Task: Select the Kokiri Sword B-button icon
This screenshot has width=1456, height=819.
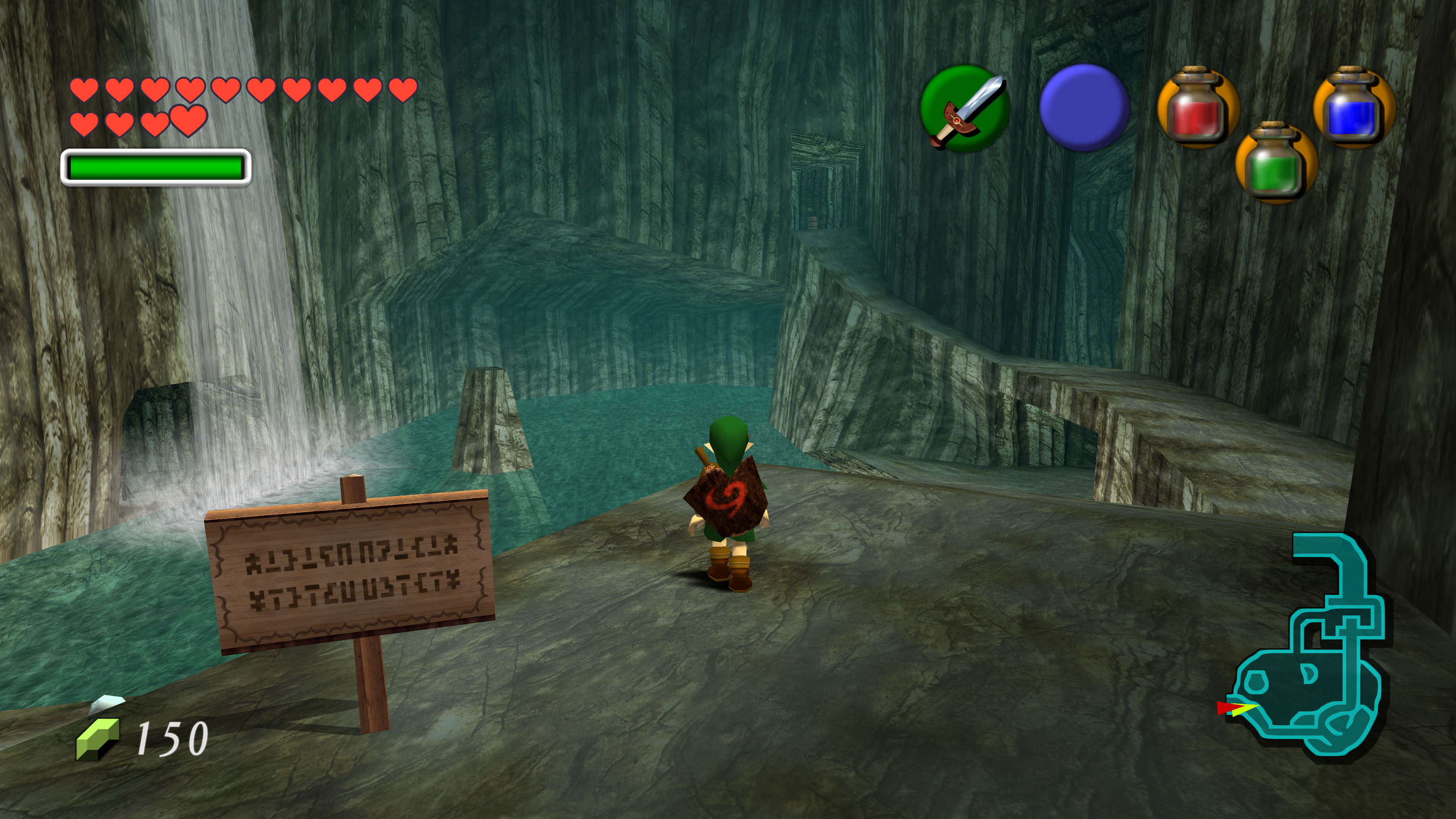Action: pos(965,108)
